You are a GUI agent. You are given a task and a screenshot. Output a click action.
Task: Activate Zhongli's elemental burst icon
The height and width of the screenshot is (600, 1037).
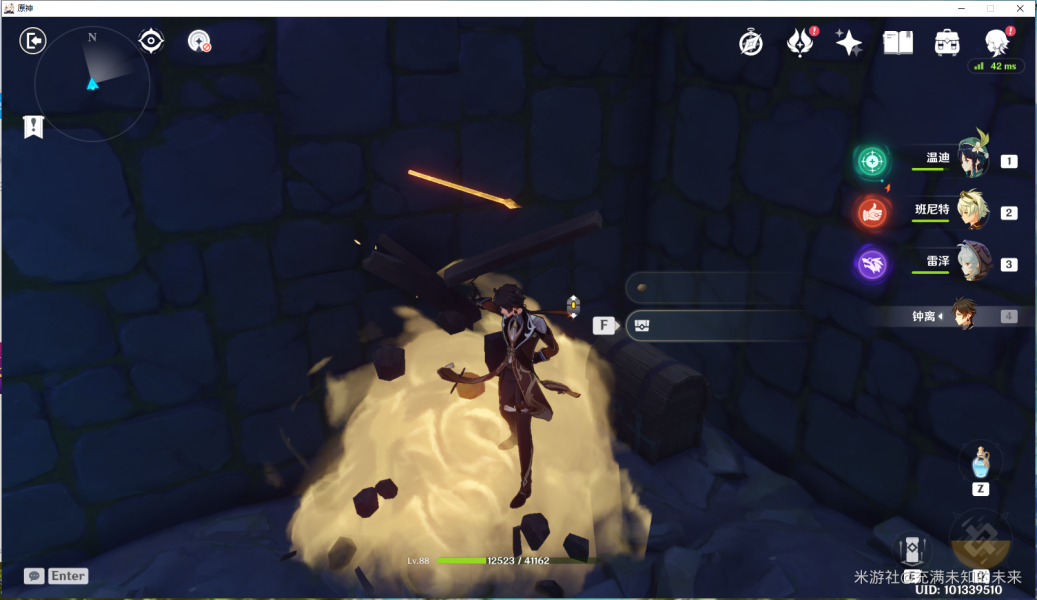(x=980, y=543)
